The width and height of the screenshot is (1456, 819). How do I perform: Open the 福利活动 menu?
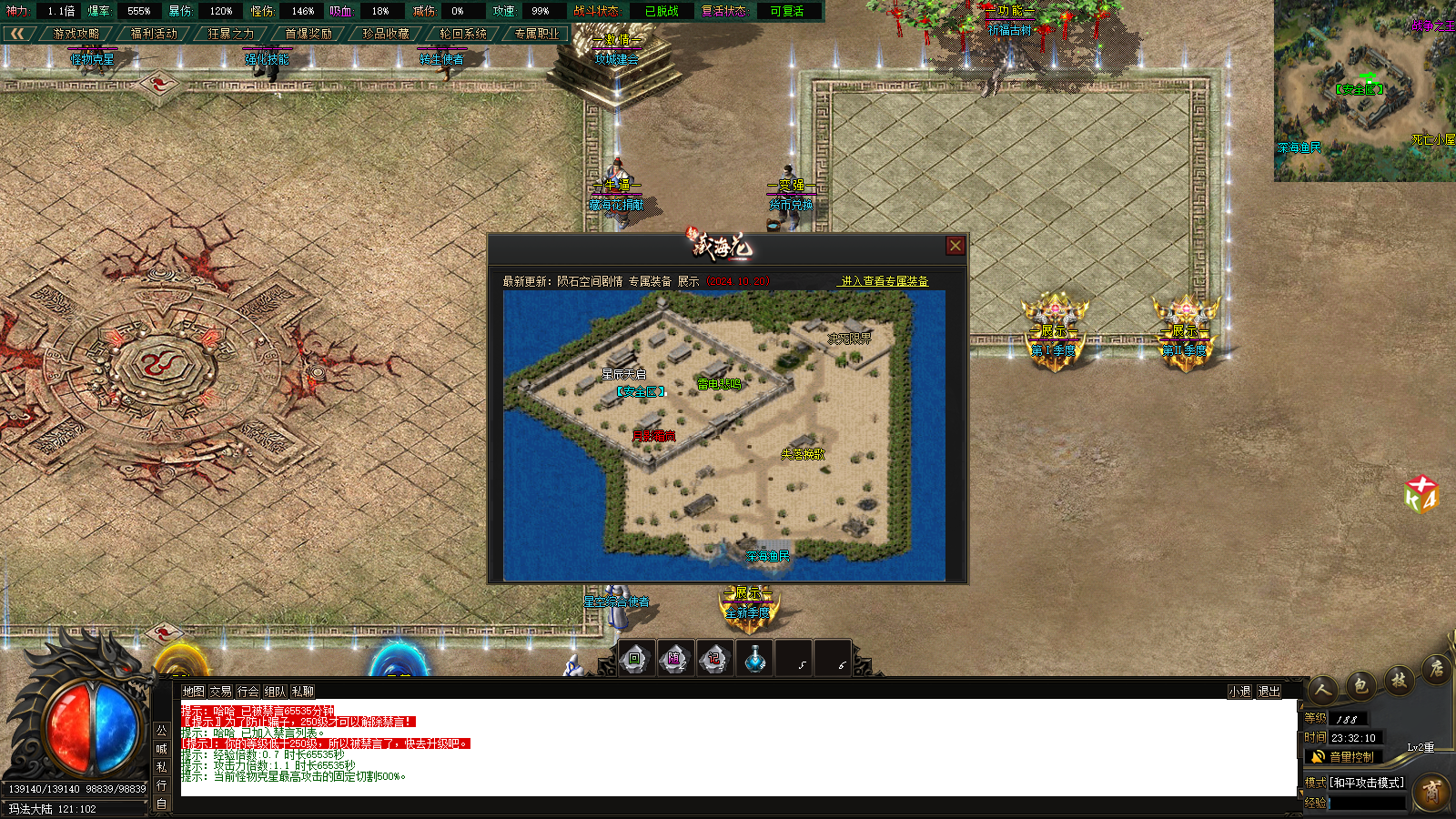pos(154,34)
